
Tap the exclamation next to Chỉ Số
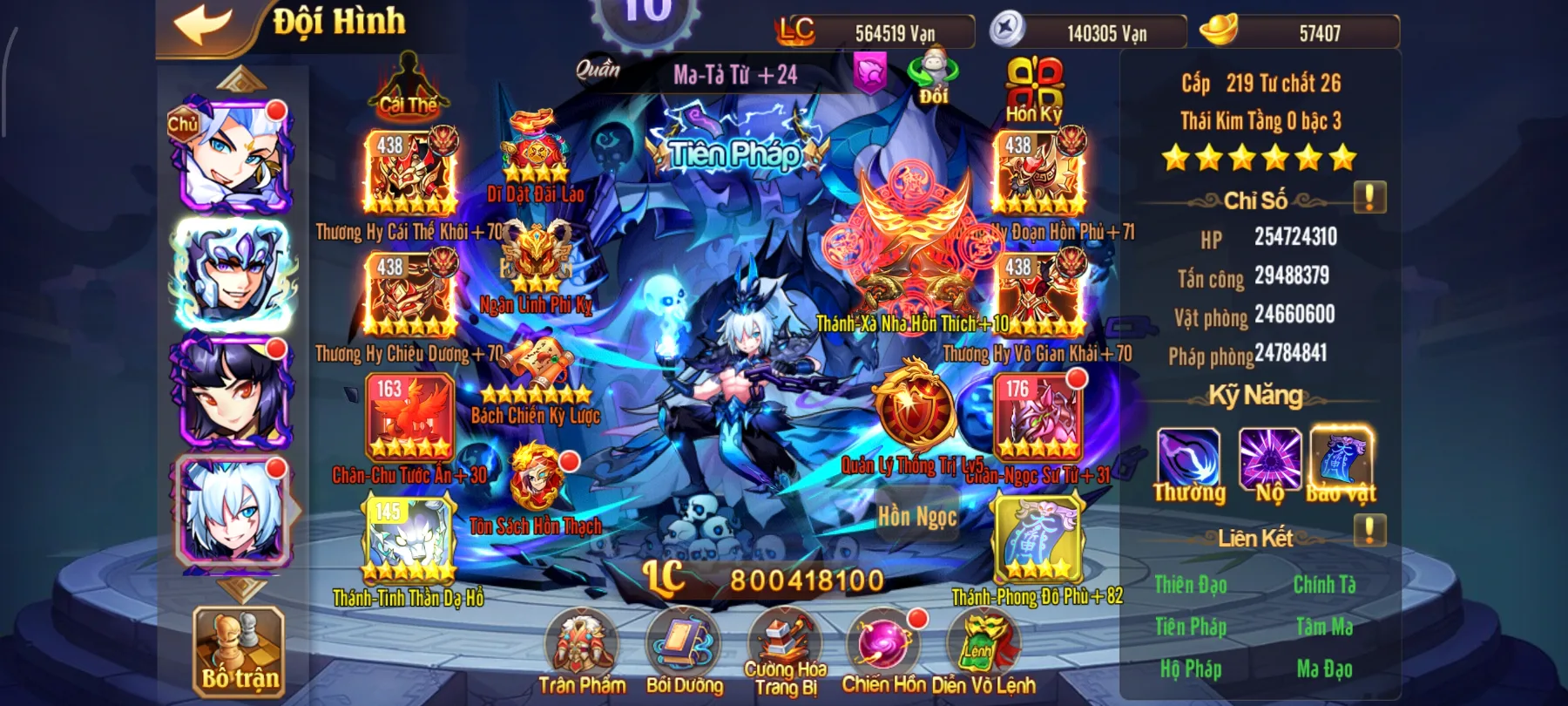click(x=1369, y=196)
